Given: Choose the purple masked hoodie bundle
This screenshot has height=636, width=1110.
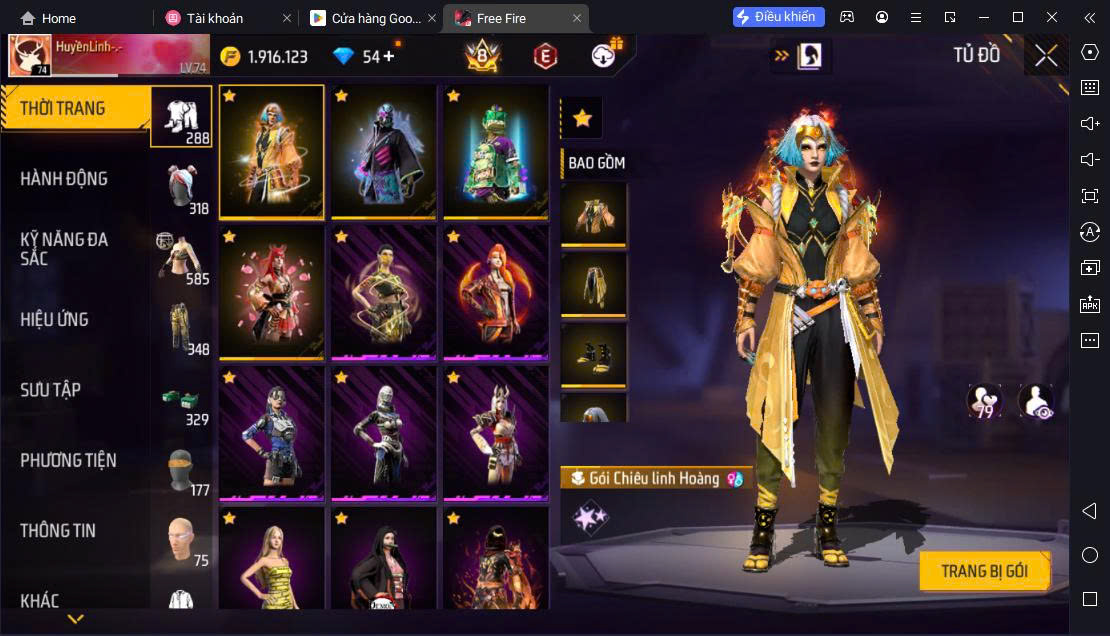Looking at the screenshot, I should [384, 151].
